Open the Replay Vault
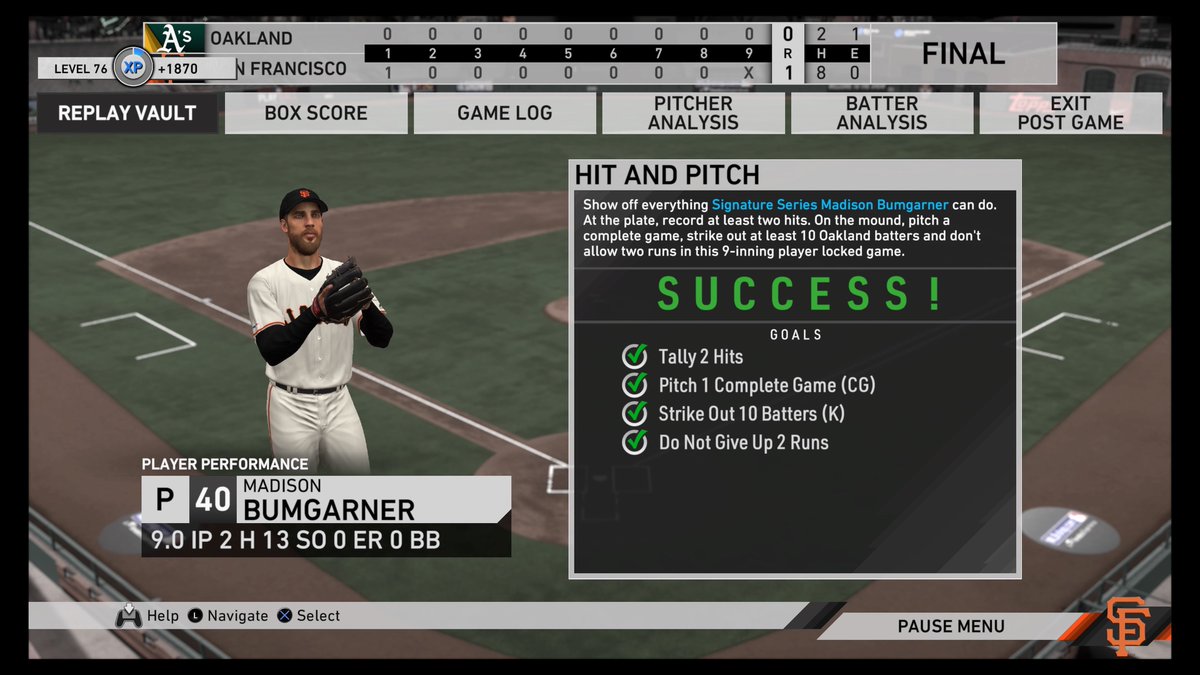Screen dimensions: 1200x675 click(127, 113)
